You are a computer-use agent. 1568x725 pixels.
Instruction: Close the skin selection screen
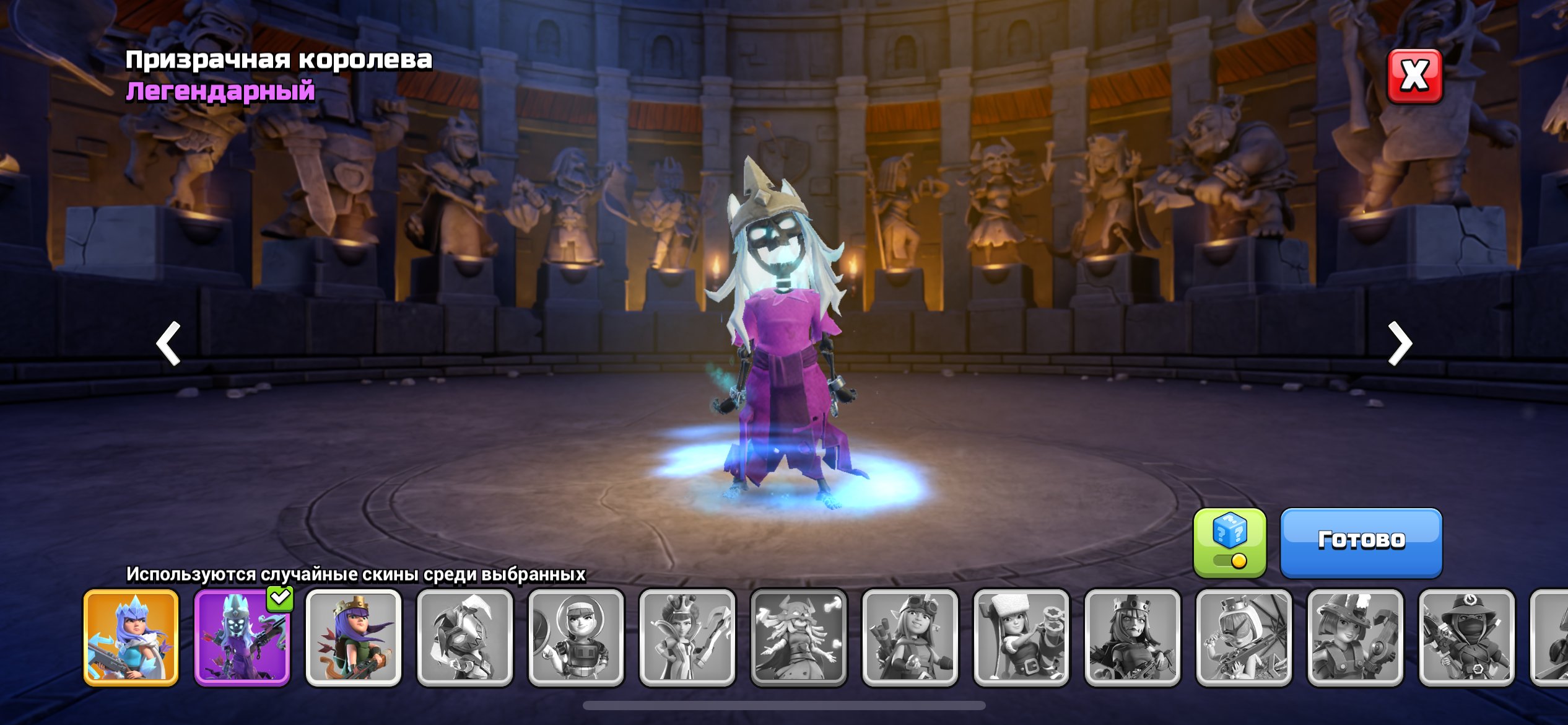pyautogui.click(x=1414, y=76)
